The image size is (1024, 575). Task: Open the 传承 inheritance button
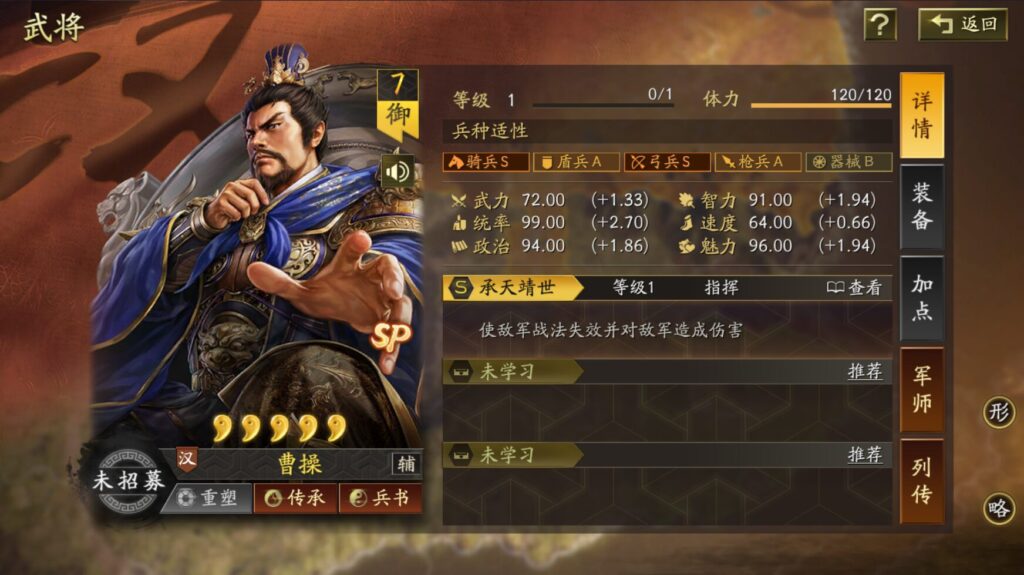coord(295,498)
